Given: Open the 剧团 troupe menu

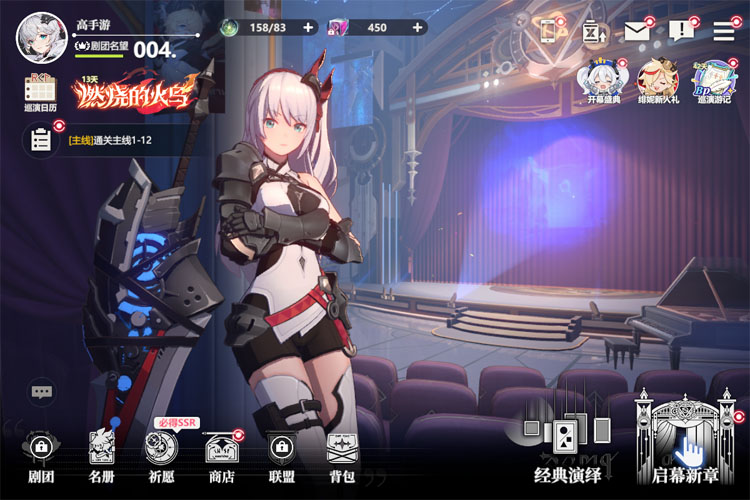Looking at the screenshot, I should [40, 455].
